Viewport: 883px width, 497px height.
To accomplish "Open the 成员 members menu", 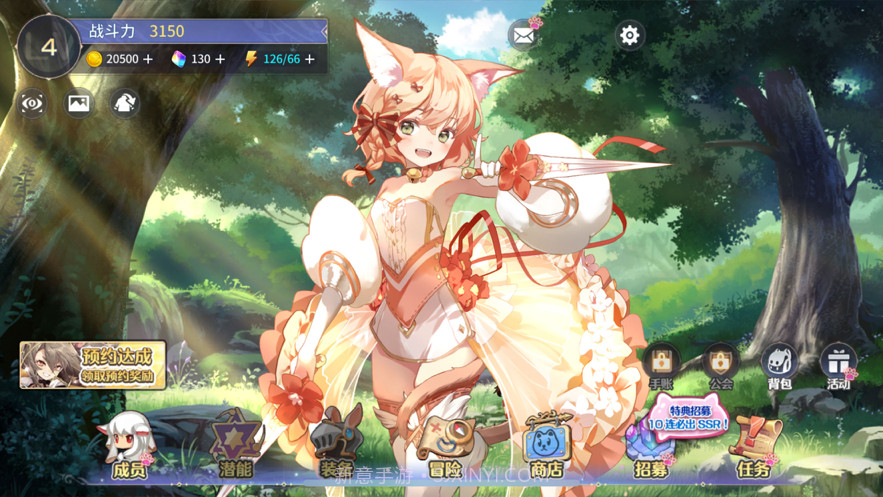I will (129, 446).
